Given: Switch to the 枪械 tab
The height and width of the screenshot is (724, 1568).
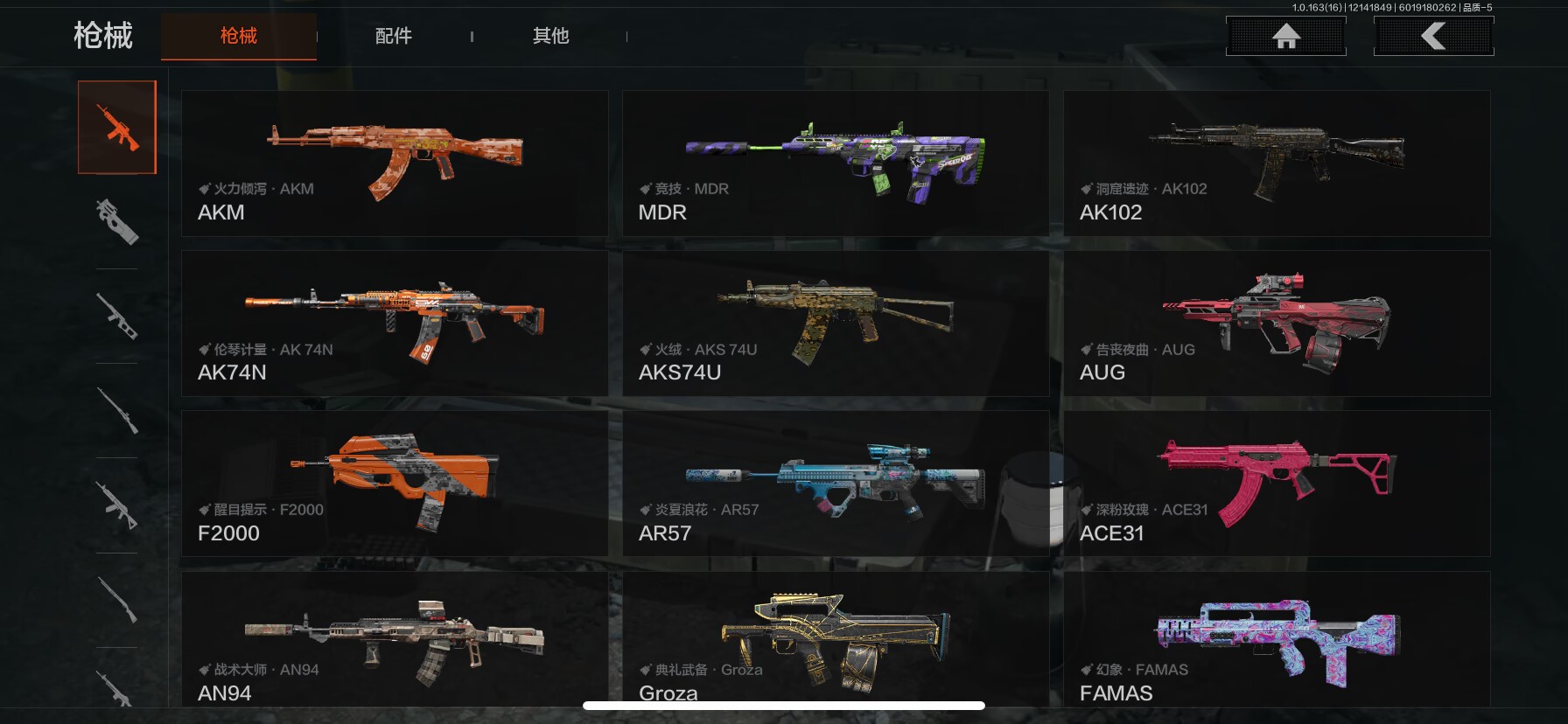Looking at the screenshot, I should pyautogui.click(x=238, y=36).
